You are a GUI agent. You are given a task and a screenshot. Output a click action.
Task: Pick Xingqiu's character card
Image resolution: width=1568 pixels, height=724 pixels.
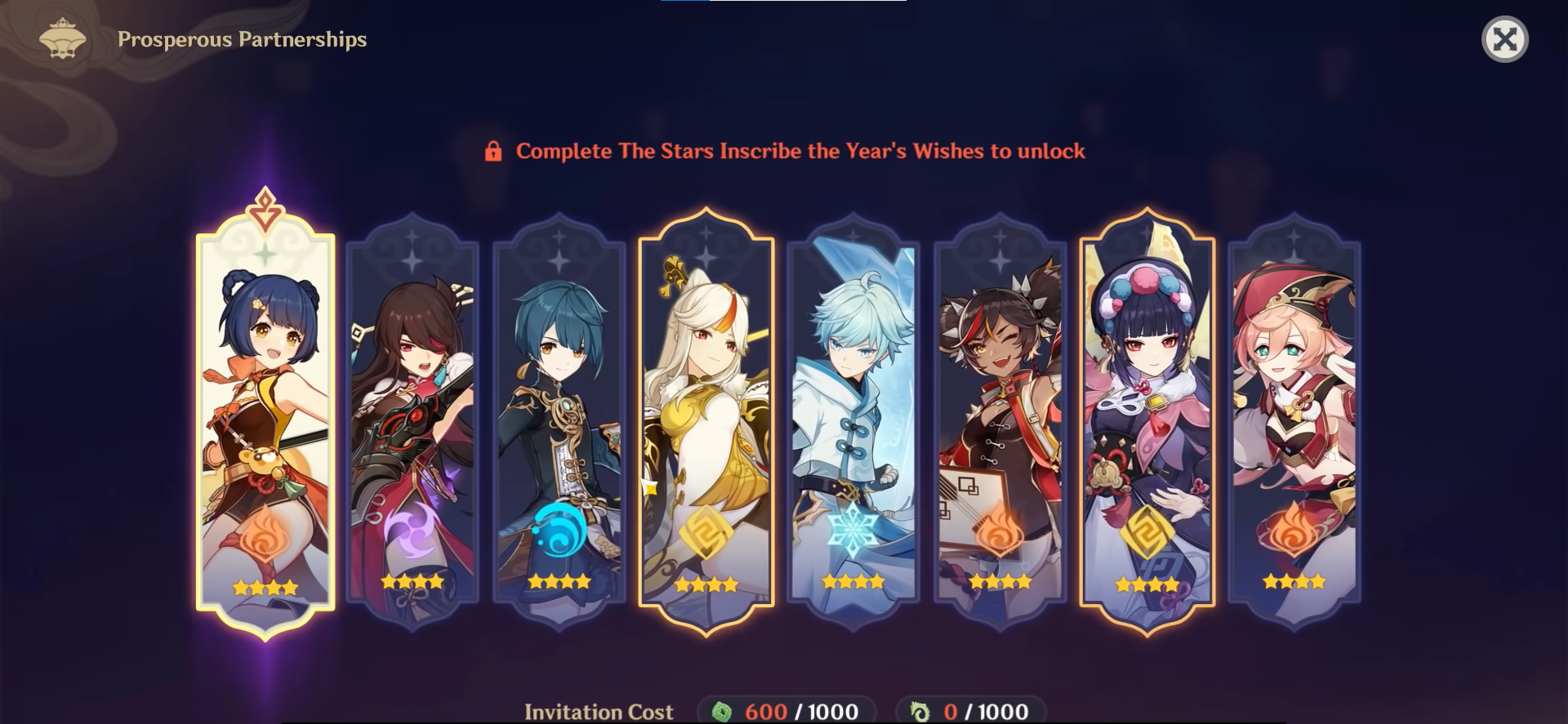(x=559, y=420)
